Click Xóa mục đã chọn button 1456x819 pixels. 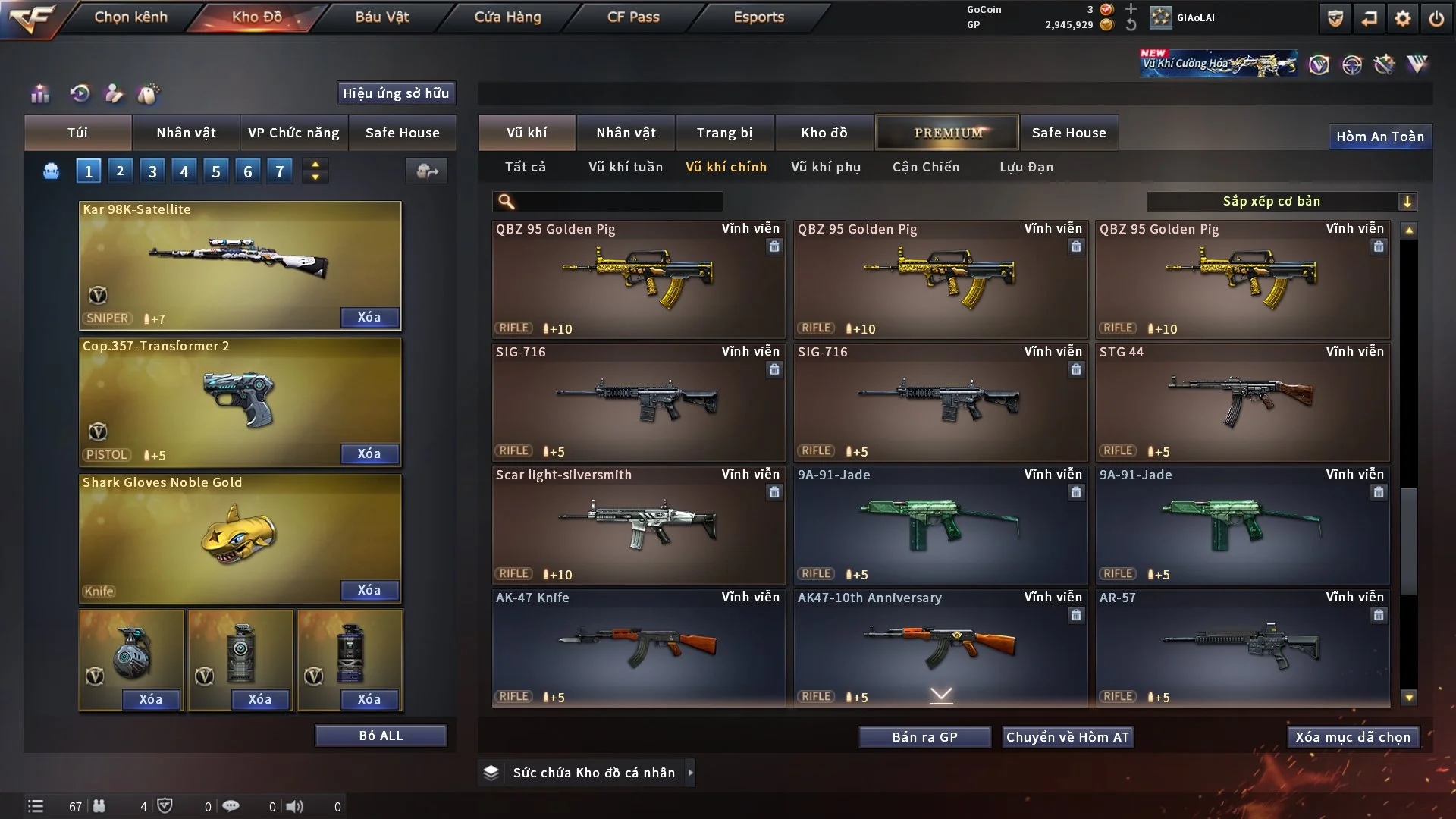(1352, 737)
